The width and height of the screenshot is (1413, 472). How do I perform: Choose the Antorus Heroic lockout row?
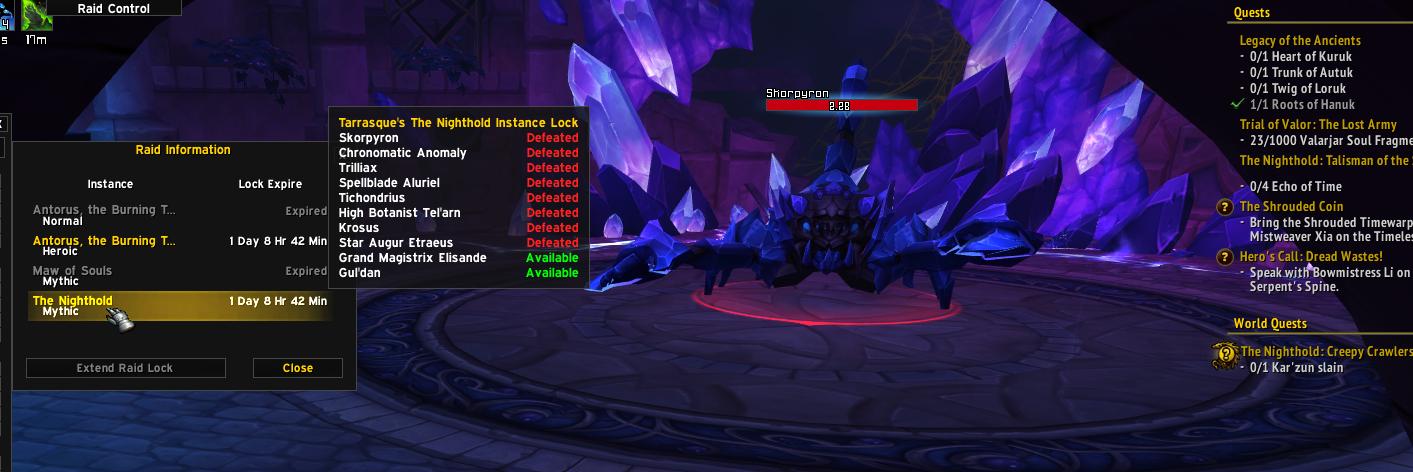(180, 246)
